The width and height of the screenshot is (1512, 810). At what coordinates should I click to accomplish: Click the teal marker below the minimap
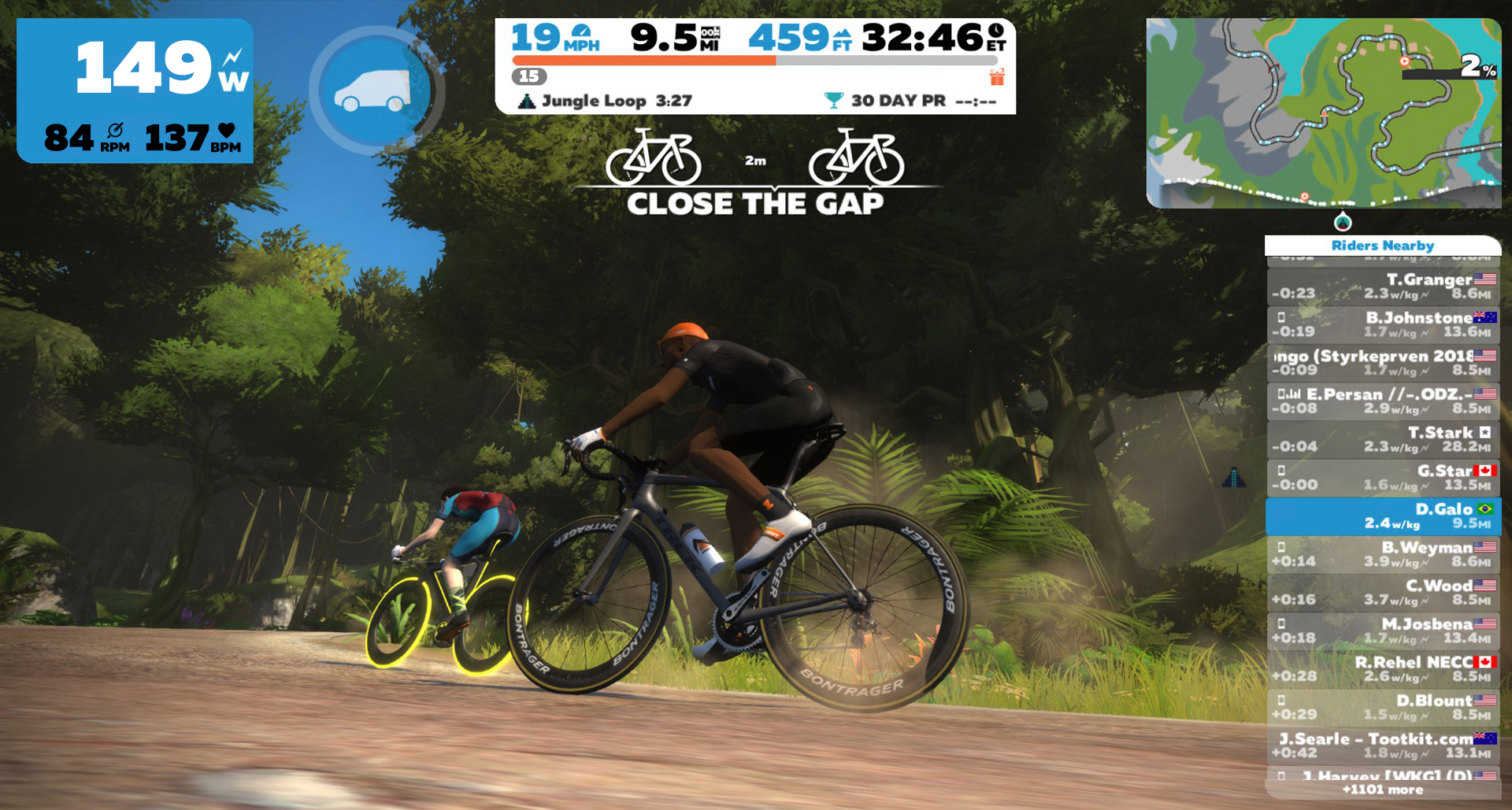pyautogui.click(x=1343, y=222)
